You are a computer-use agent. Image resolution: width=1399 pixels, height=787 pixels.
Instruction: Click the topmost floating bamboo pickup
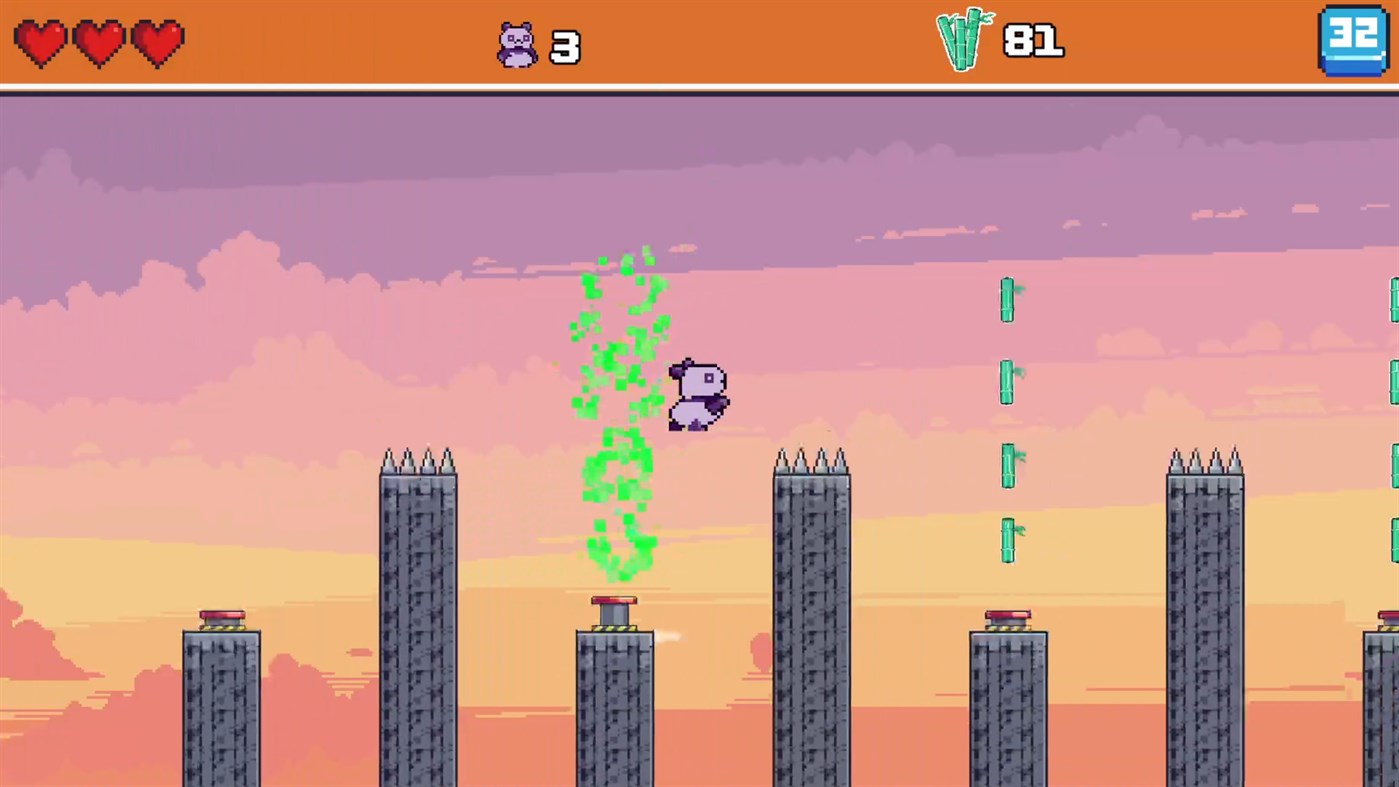(1007, 300)
